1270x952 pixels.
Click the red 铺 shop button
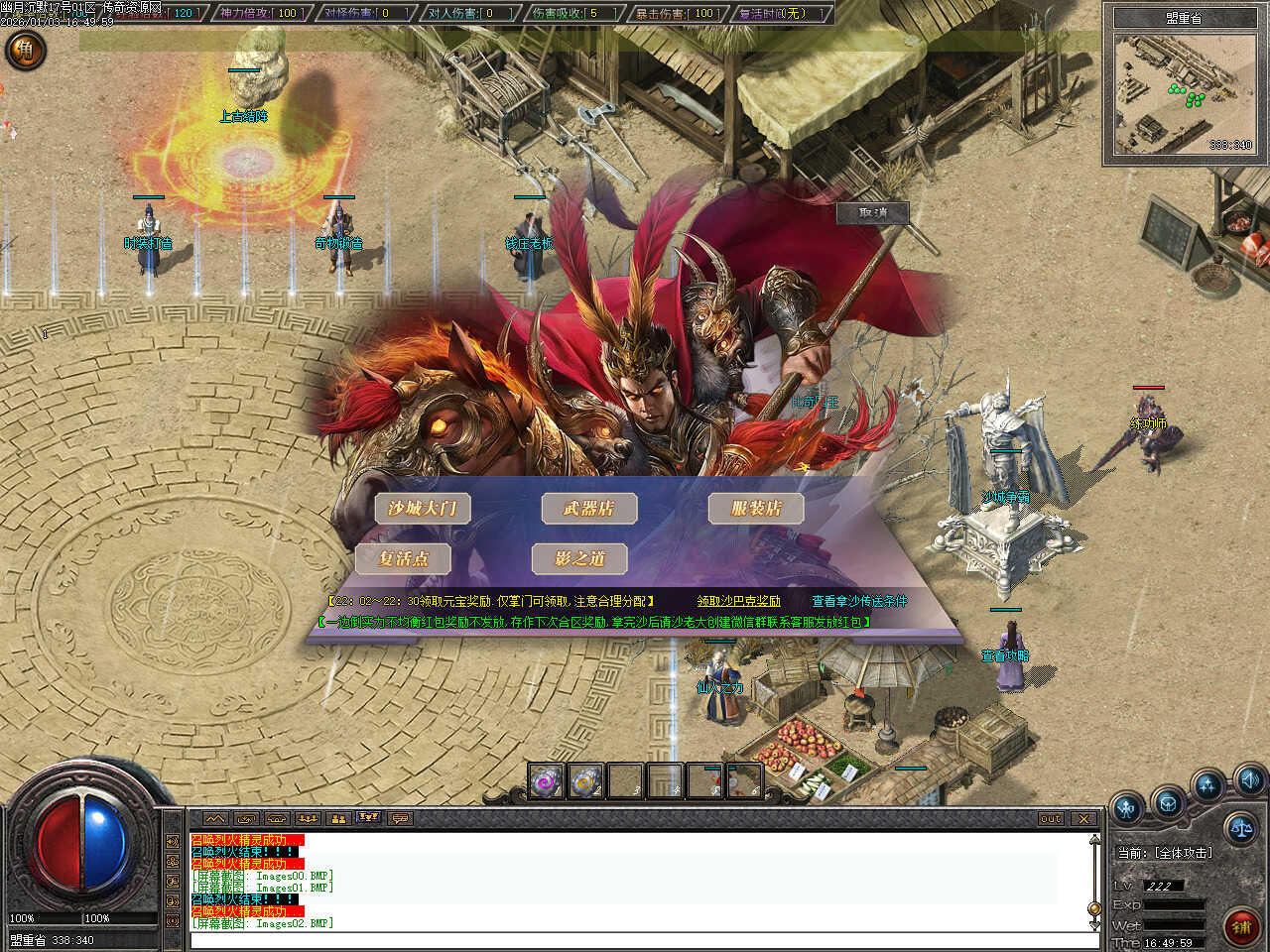(1240, 927)
